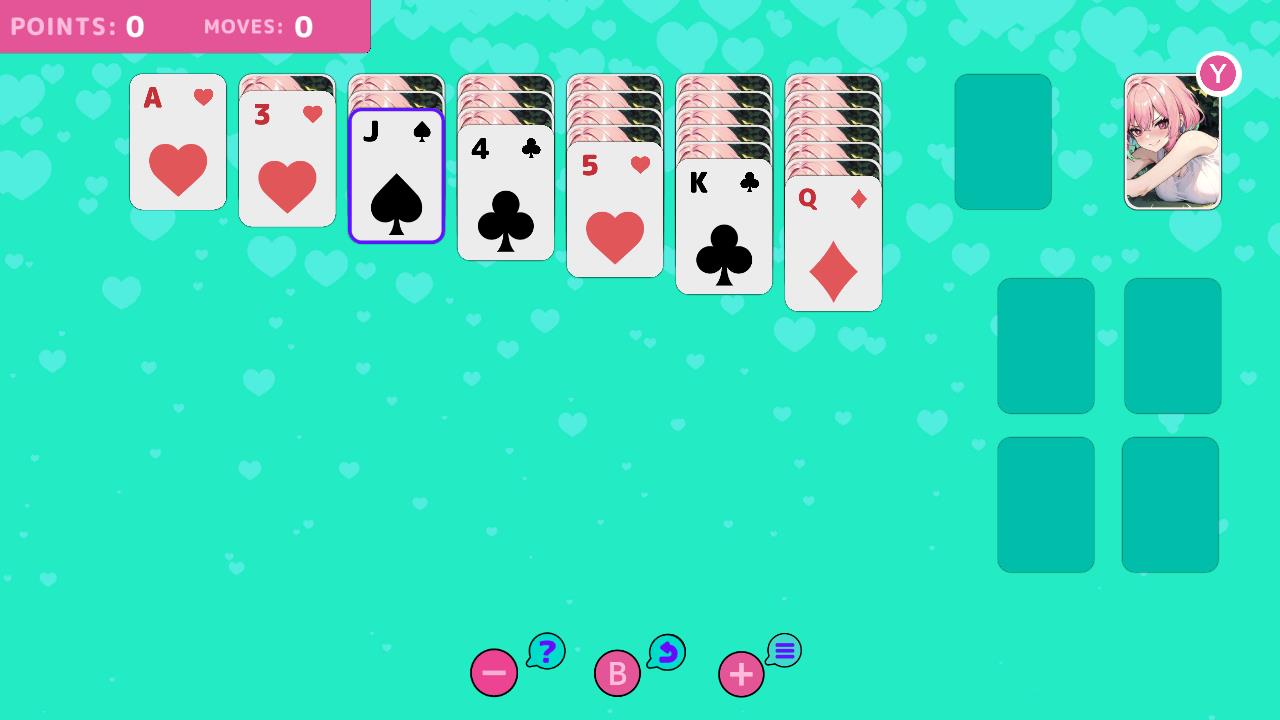The width and height of the screenshot is (1280, 720).
Task: Click the Y badge above the draw pile
Action: pos(1218,72)
